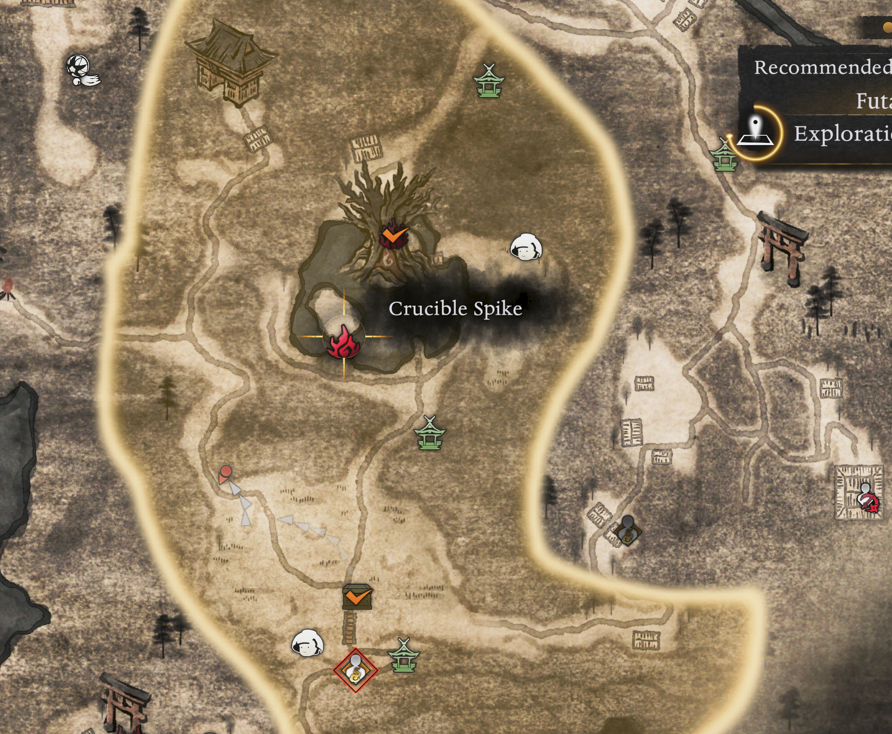The width and height of the screenshot is (892, 734).
Task: Select the Crucible Spike red flame marker
Action: click(343, 340)
